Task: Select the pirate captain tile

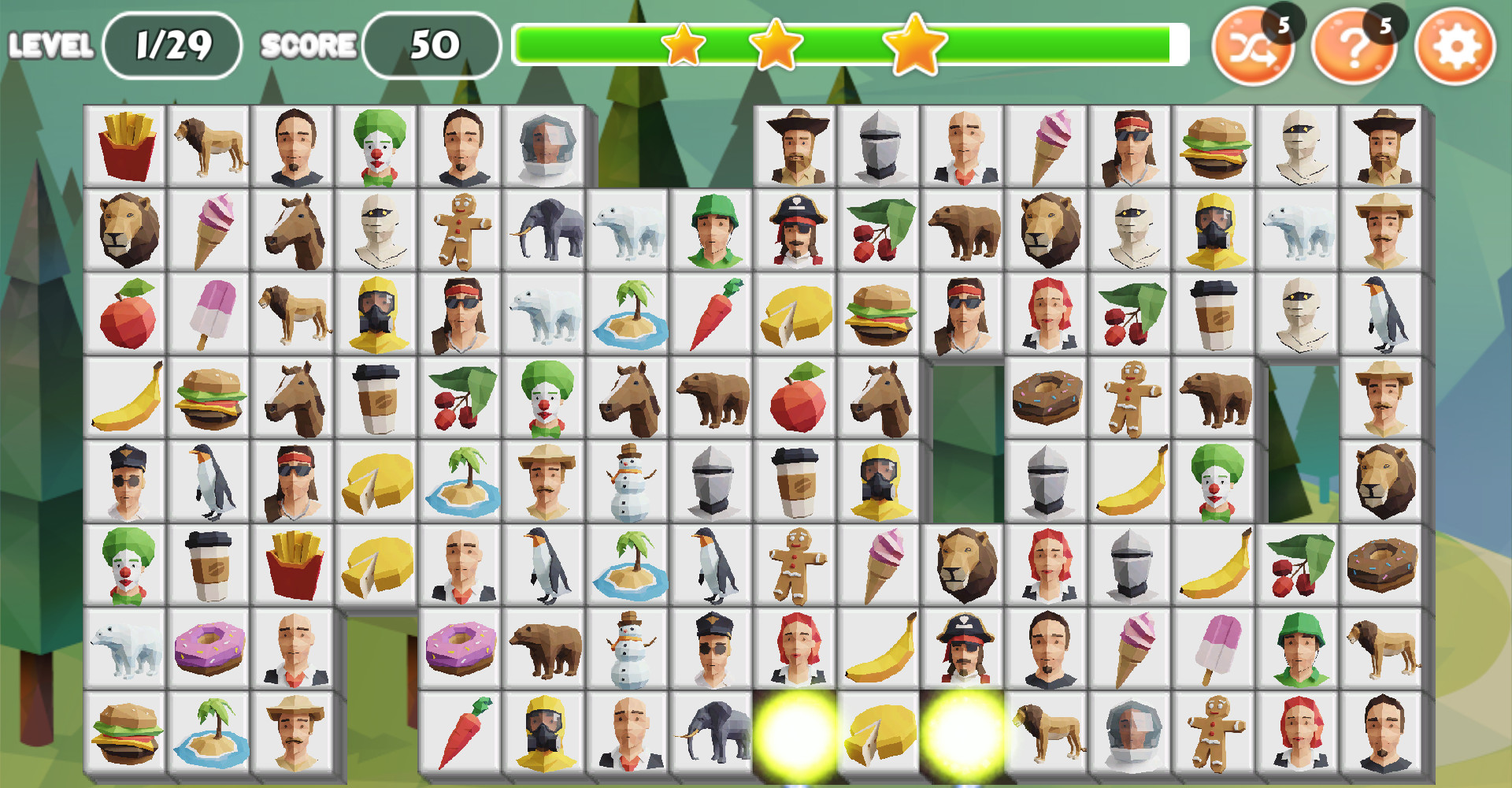Action: [x=795, y=229]
